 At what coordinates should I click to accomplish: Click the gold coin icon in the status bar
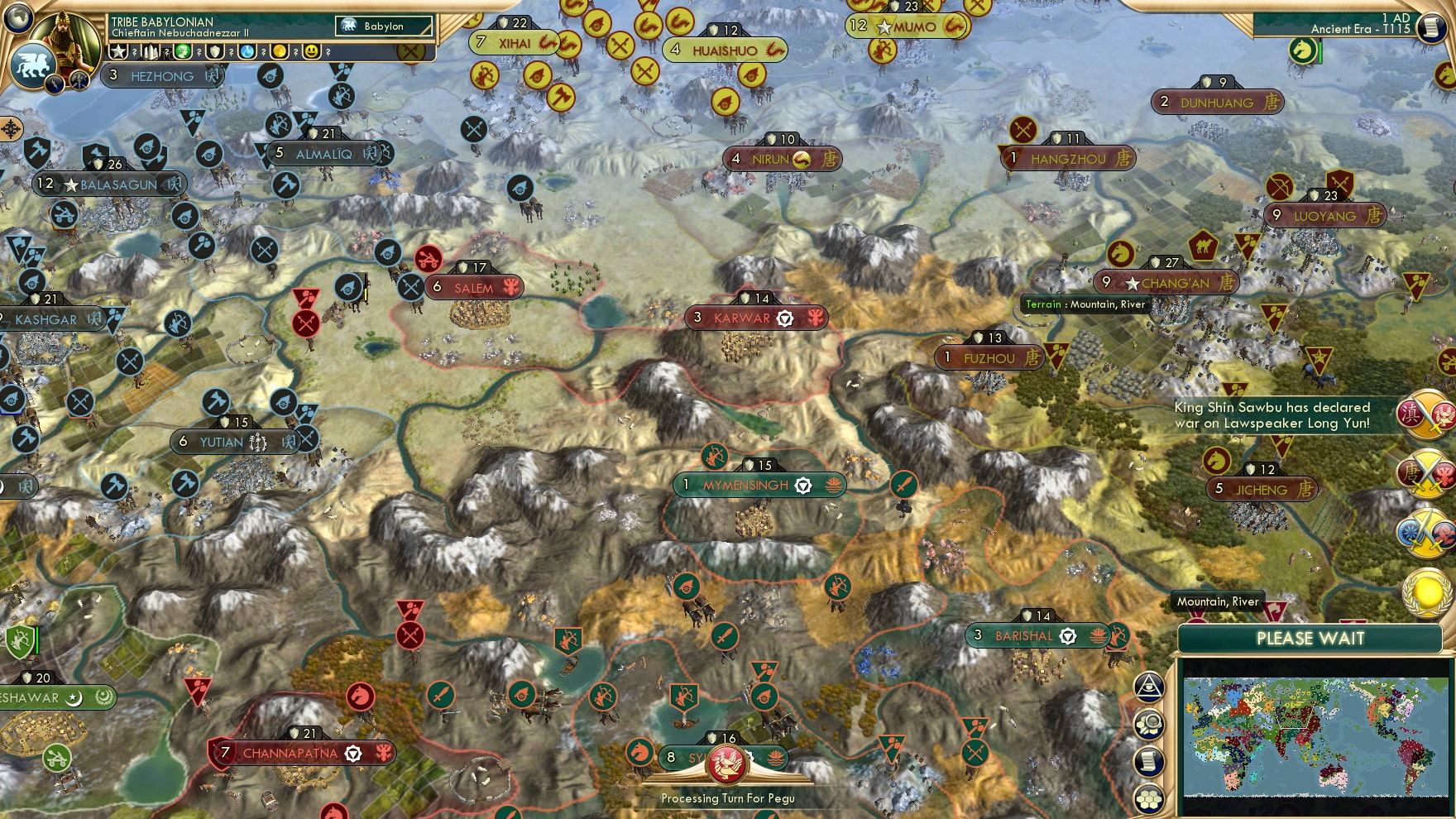[280, 51]
